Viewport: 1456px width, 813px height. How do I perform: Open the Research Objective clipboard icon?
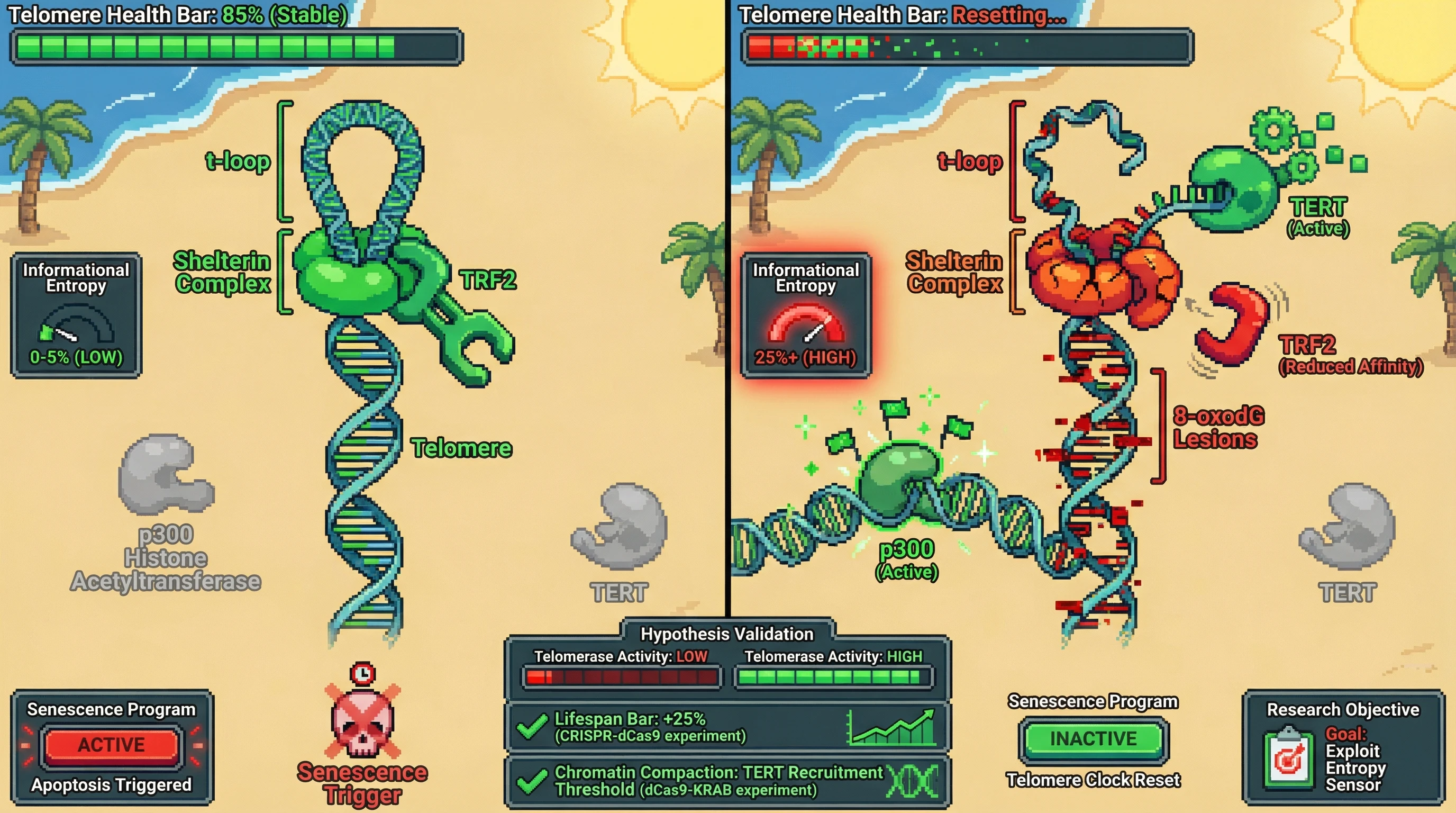[1288, 758]
